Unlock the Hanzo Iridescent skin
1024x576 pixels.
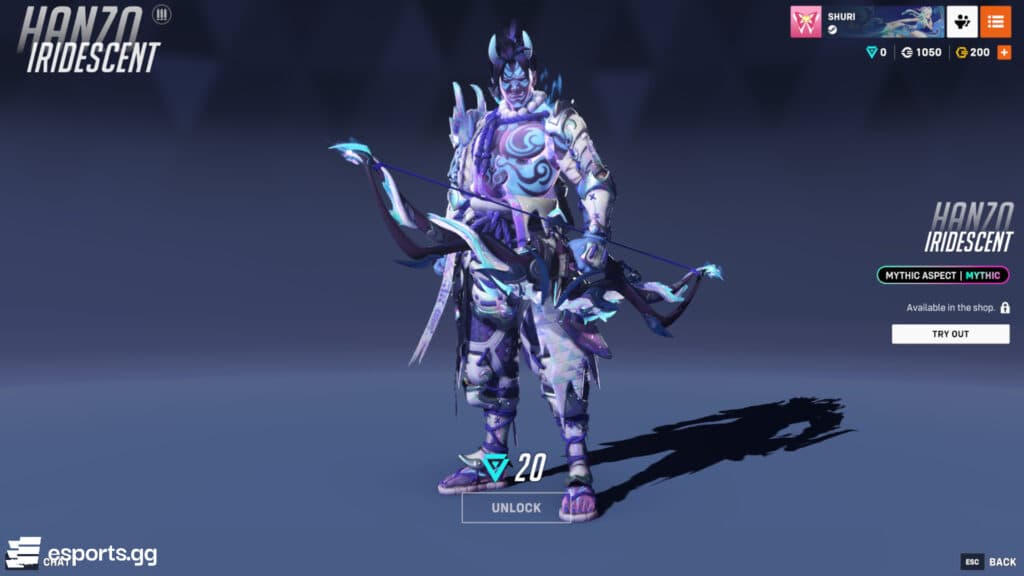pos(516,507)
